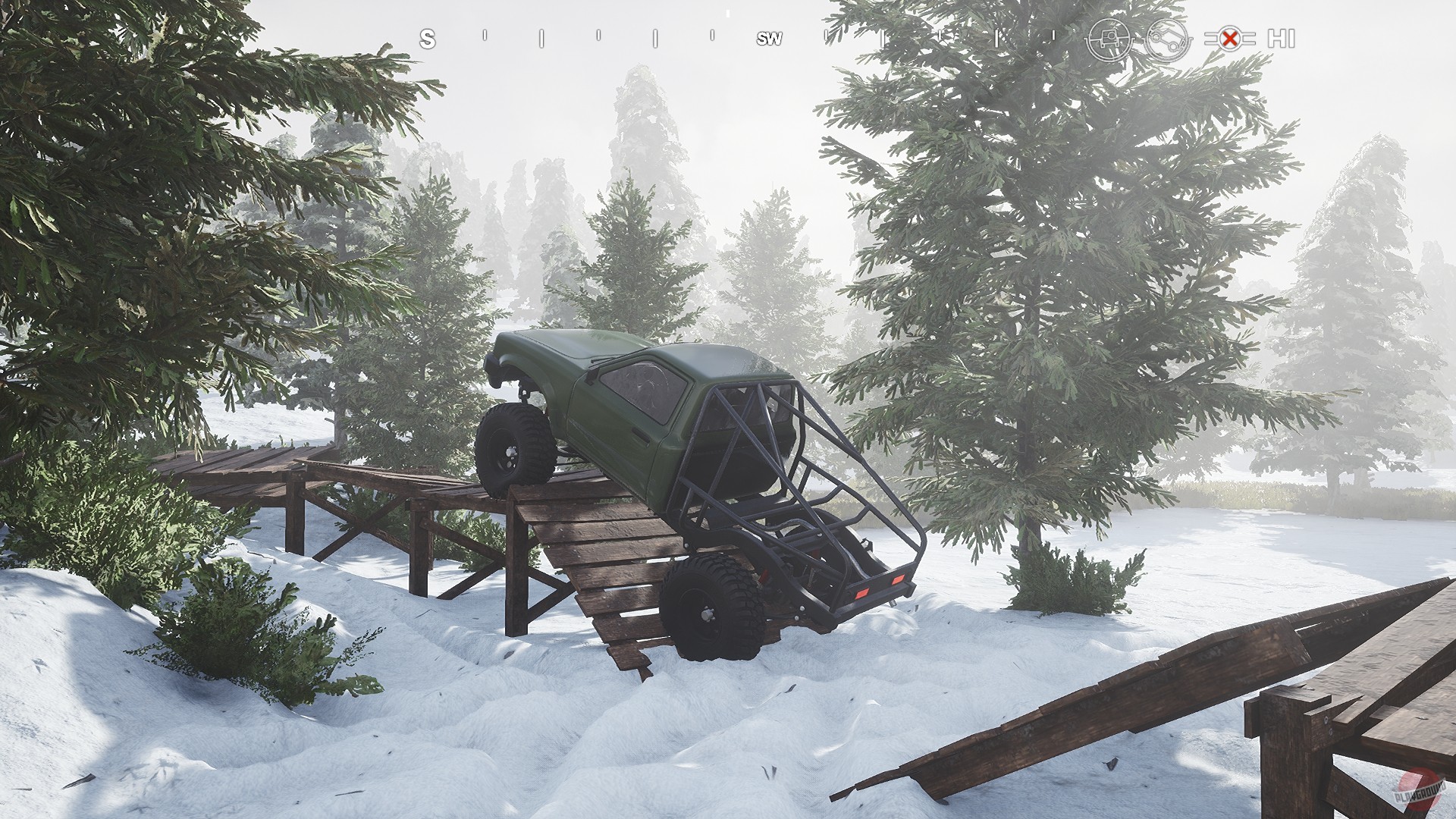Click the SW marker on the compass
1456x819 pixels.
point(768,38)
